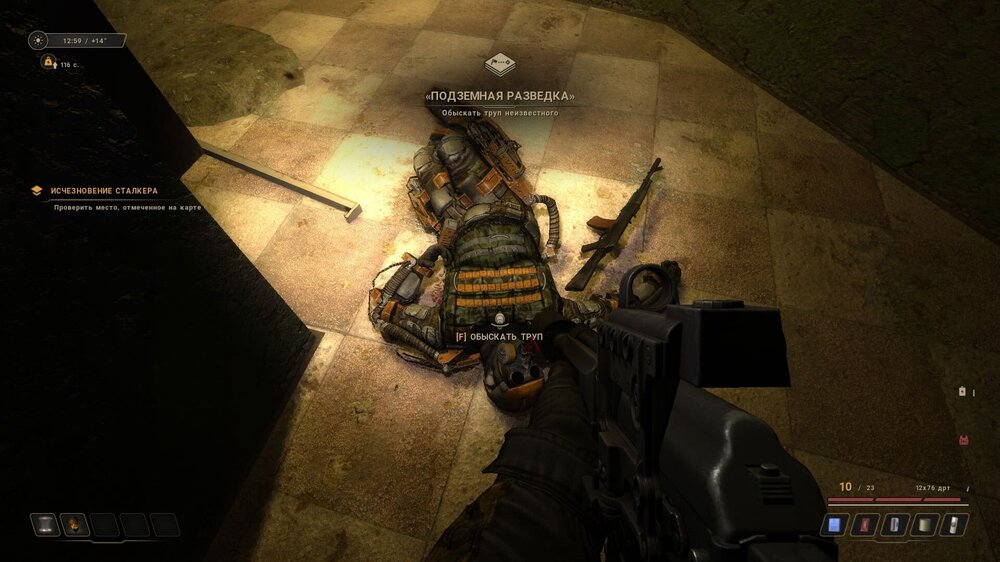Click the battery status icon

pyautogui.click(x=962, y=392)
